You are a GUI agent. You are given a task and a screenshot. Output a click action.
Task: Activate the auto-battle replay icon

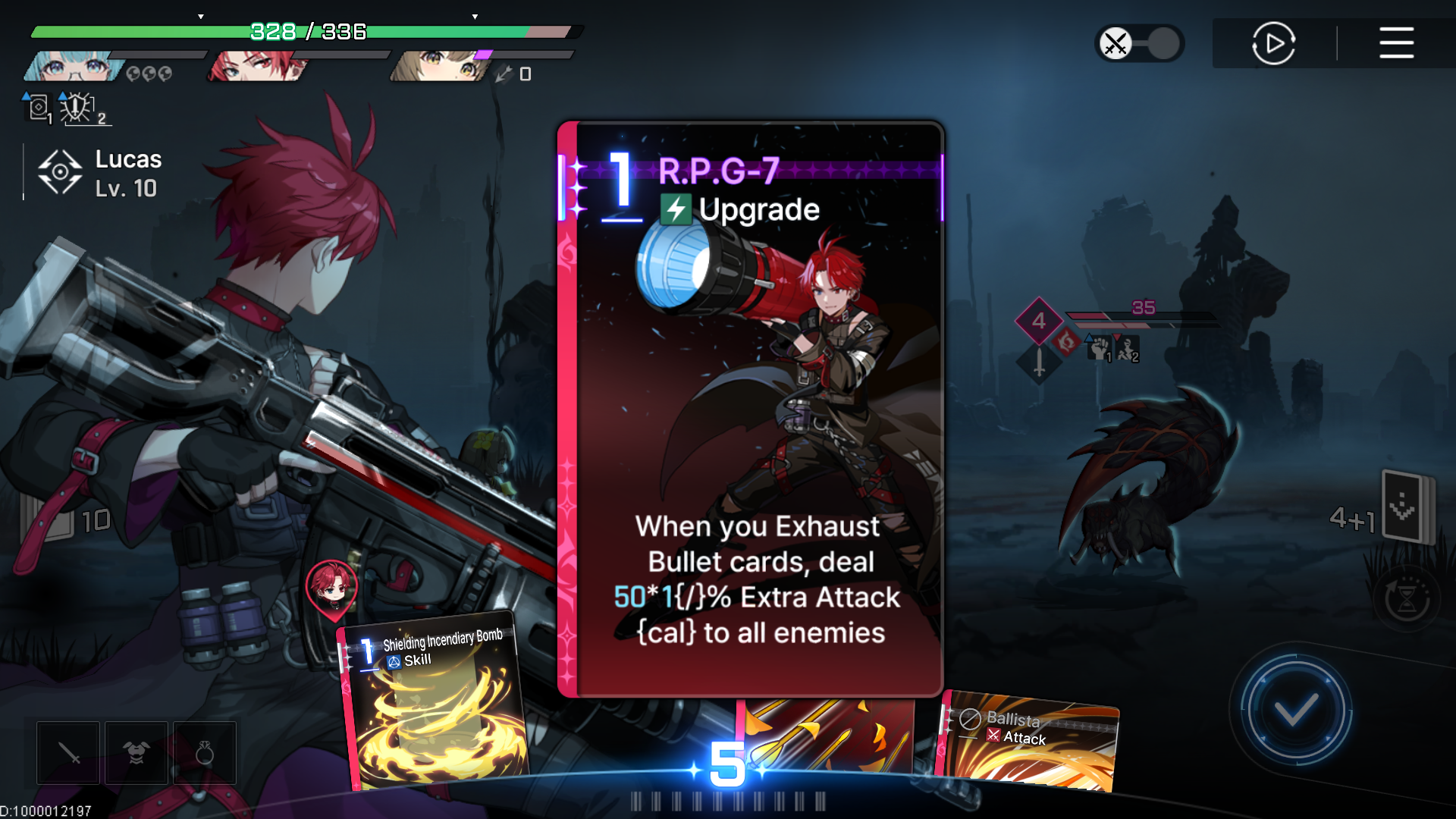pos(1273,43)
